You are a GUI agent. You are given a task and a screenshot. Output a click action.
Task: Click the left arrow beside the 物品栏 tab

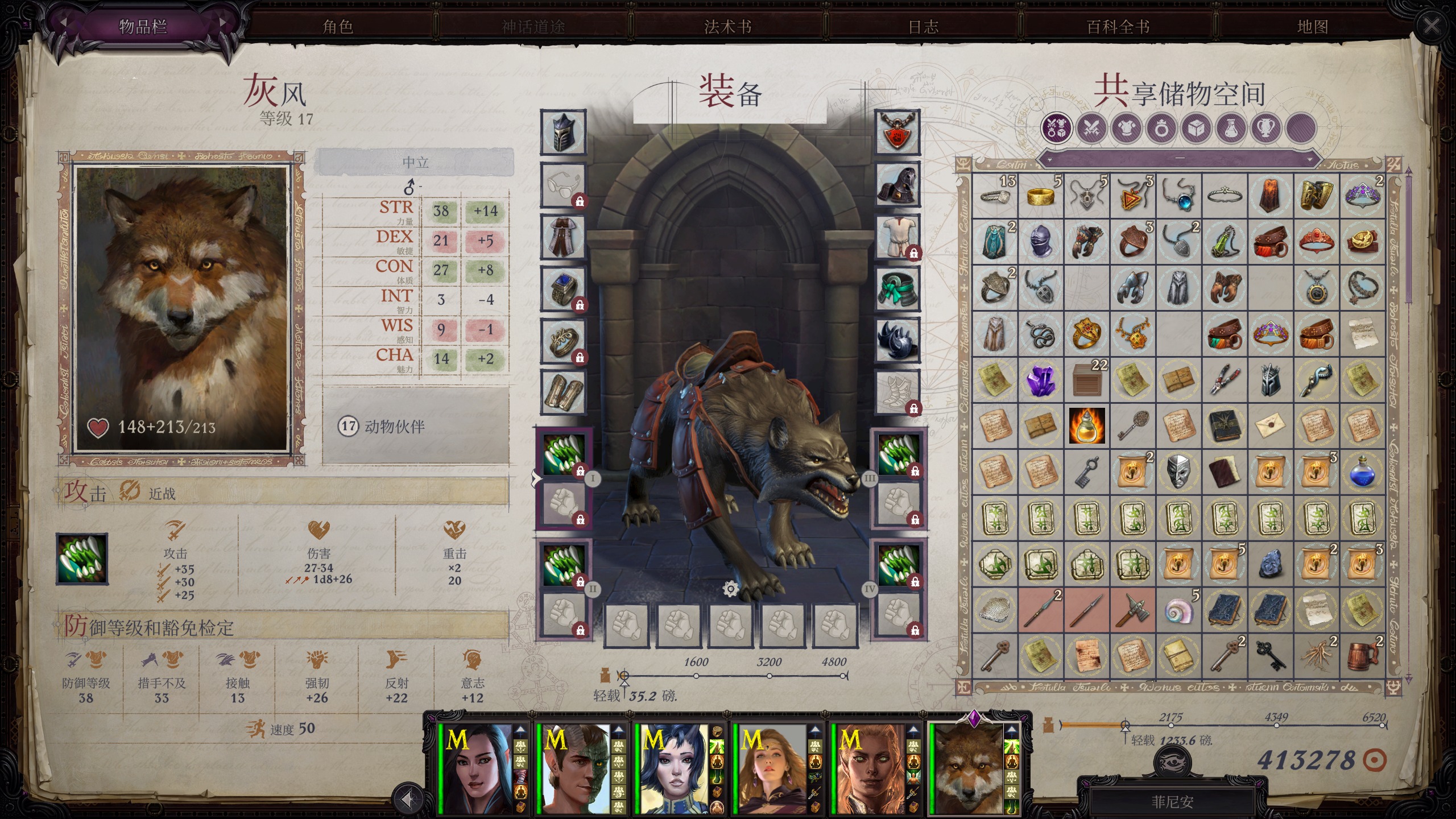(64, 23)
